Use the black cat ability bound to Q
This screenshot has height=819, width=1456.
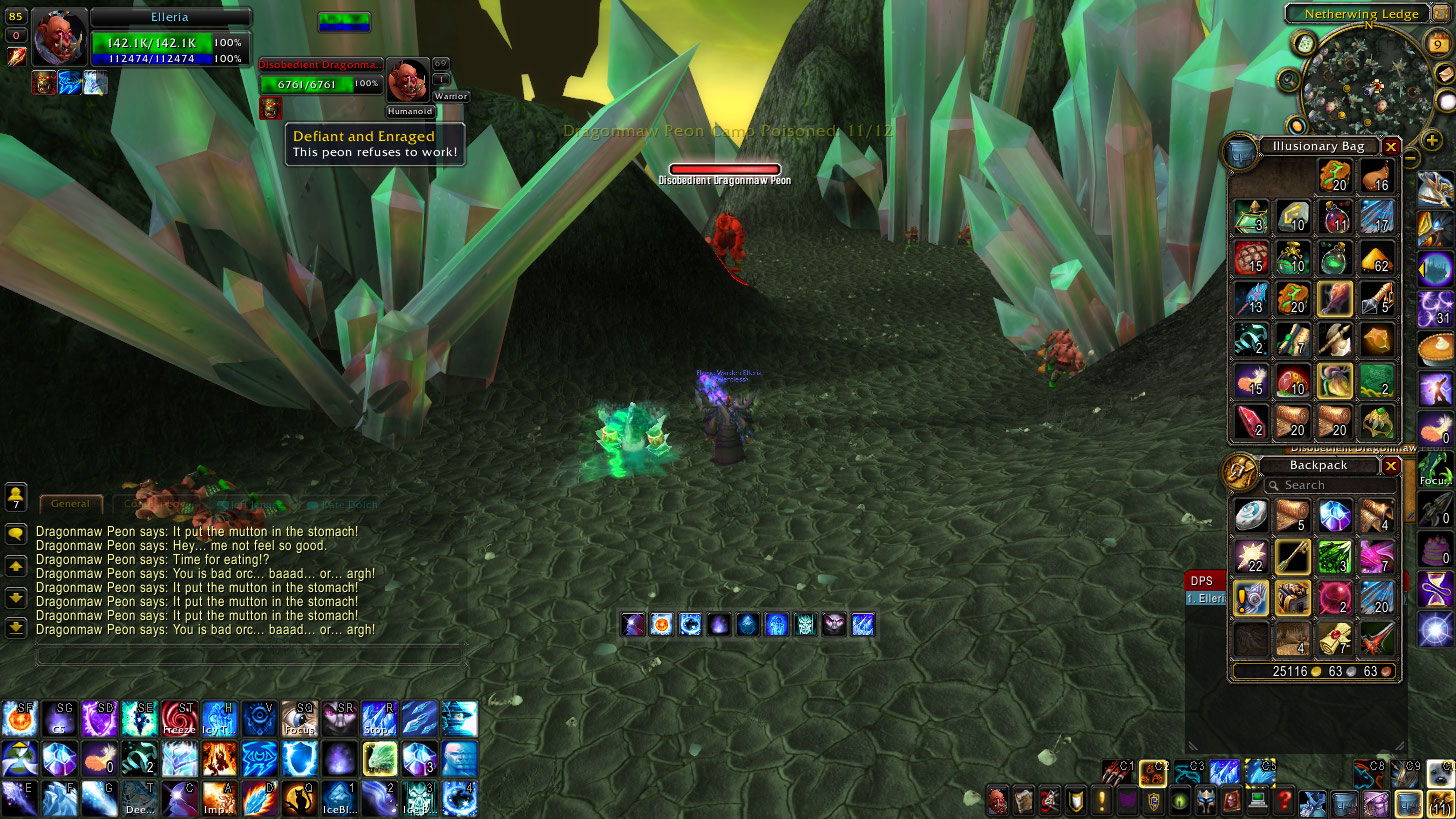tap(299, 798)
